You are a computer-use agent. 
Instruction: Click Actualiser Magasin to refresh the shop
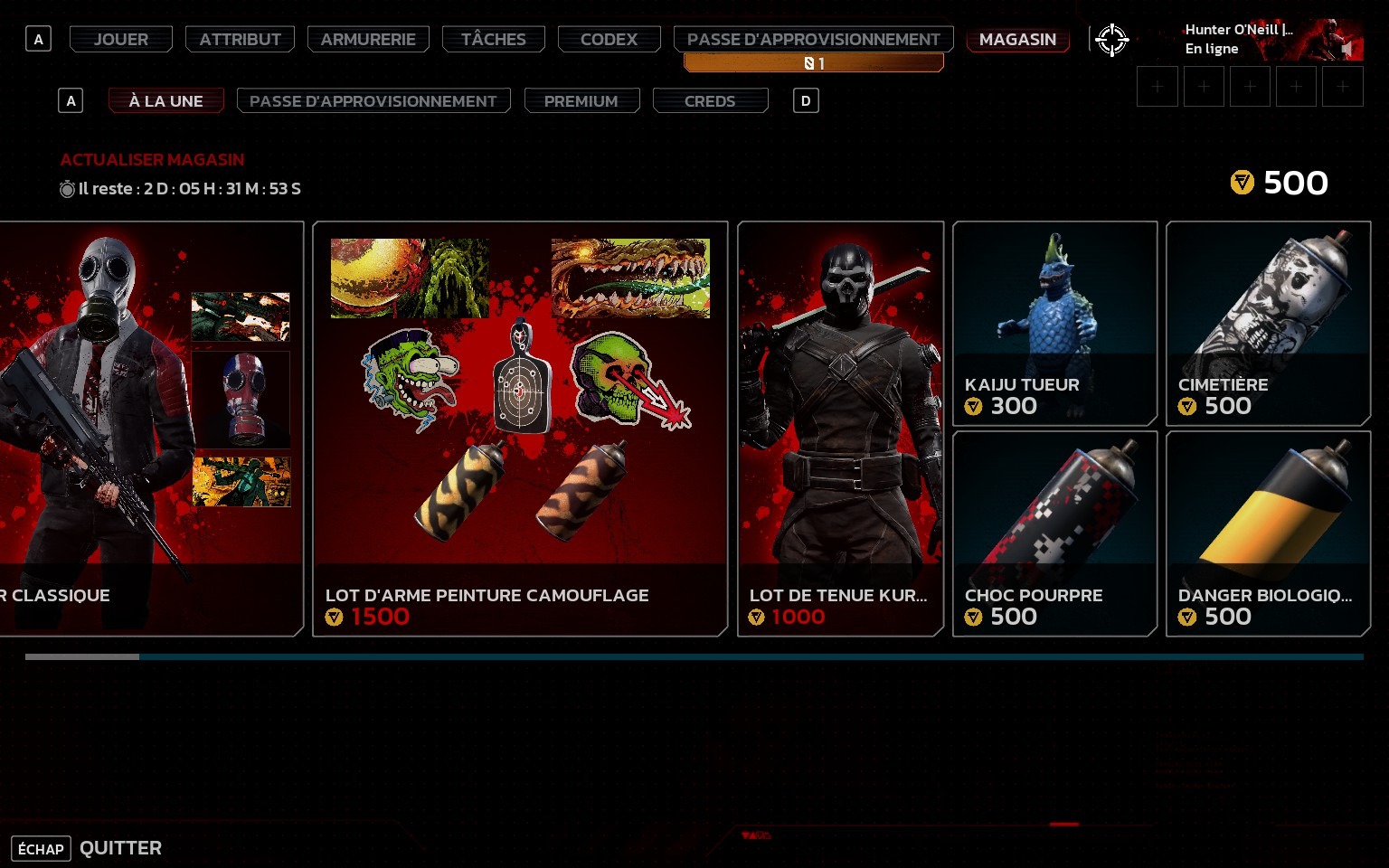tap(152, 160)
